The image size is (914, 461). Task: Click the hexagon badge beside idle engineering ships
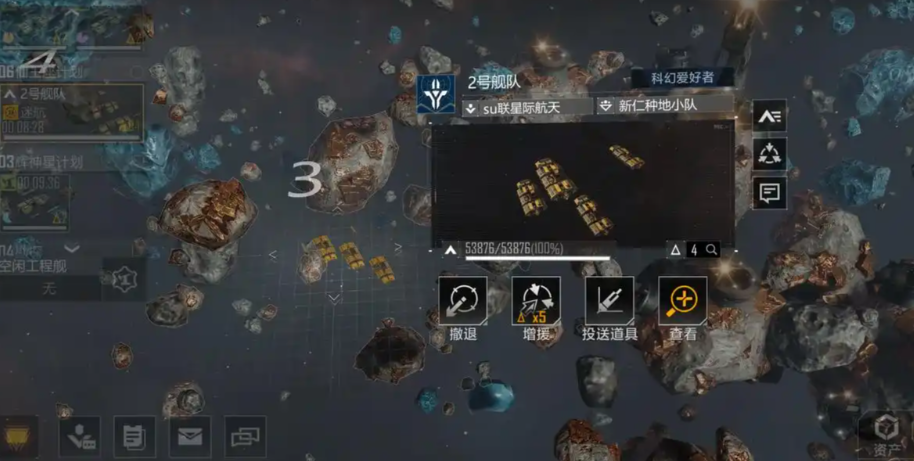pyautogui.click(x=123, y=278)
